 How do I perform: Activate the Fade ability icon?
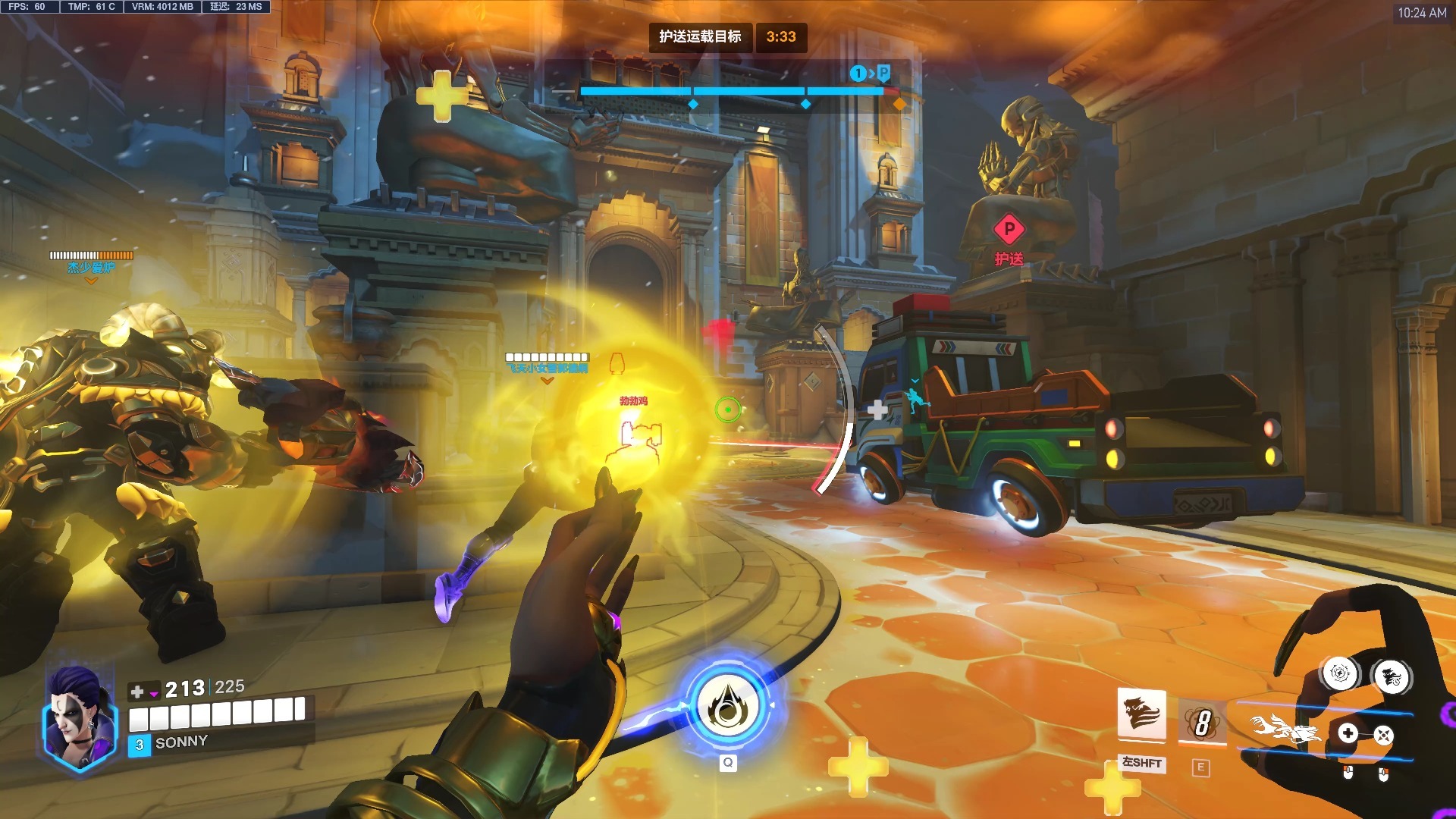pyautogui.click(x=1141, y=714)
